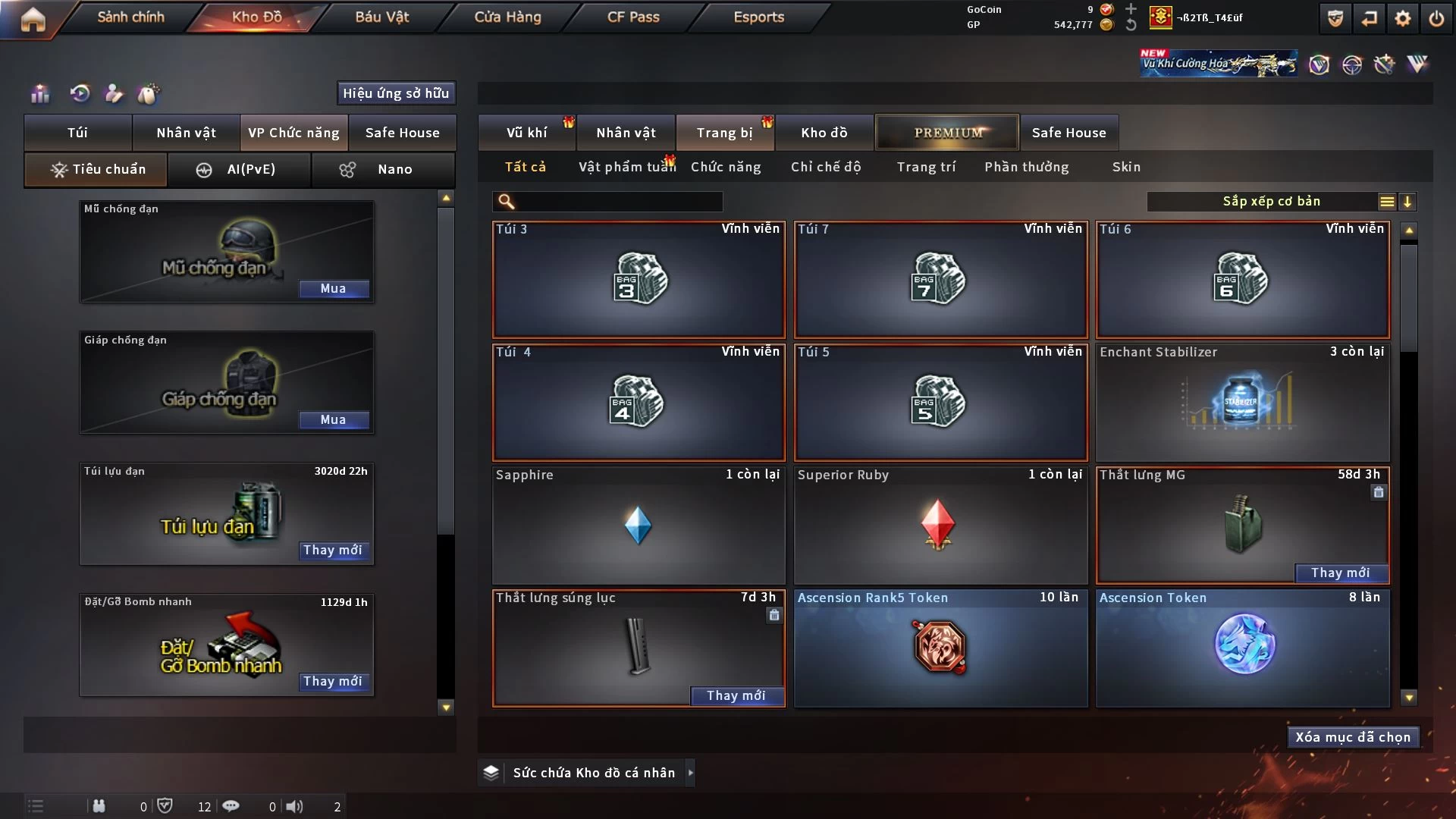Click the power exit icon
This screenshot has width=1456, height=819.
coord(1436,18)
